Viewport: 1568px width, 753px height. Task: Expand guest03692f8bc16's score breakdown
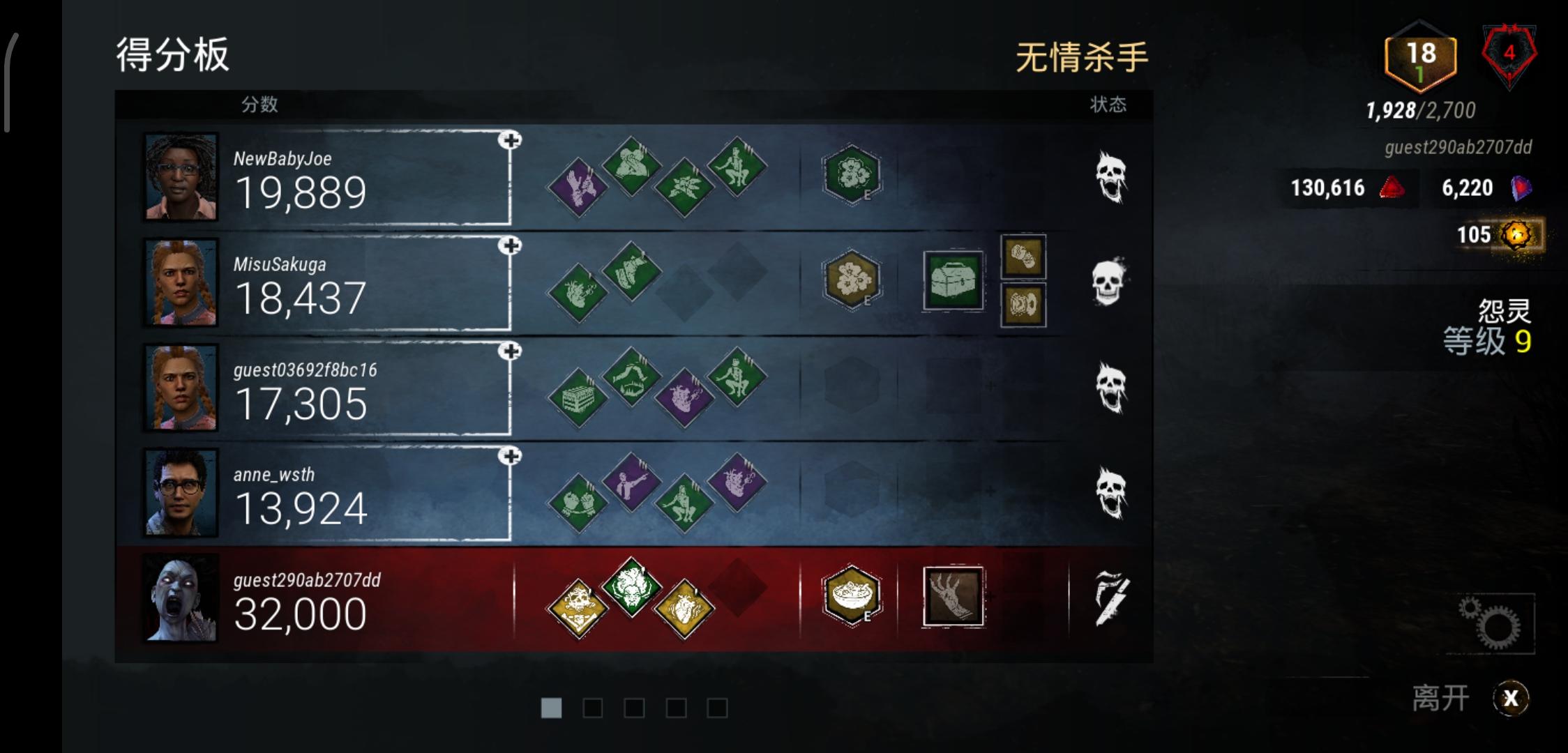511,351
